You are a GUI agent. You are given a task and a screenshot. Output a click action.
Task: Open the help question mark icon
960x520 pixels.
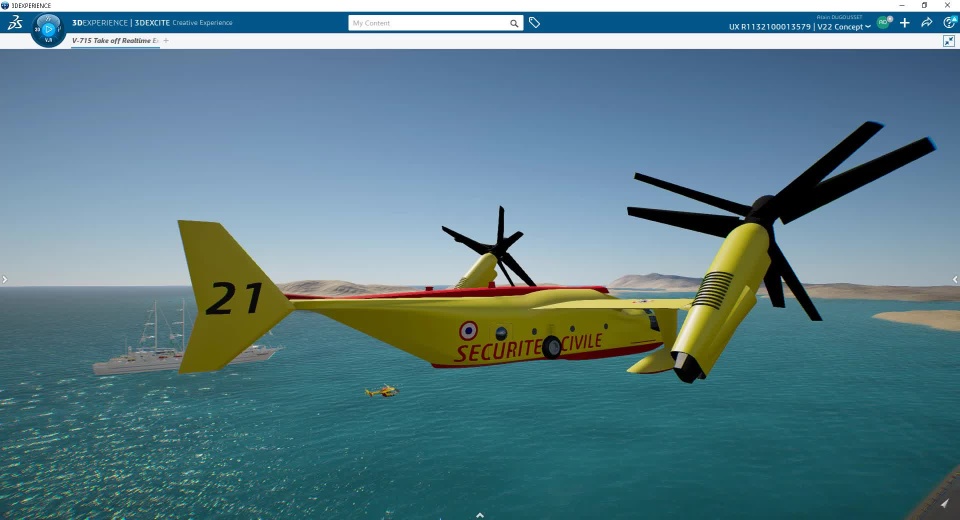click(x=949, y=23)
